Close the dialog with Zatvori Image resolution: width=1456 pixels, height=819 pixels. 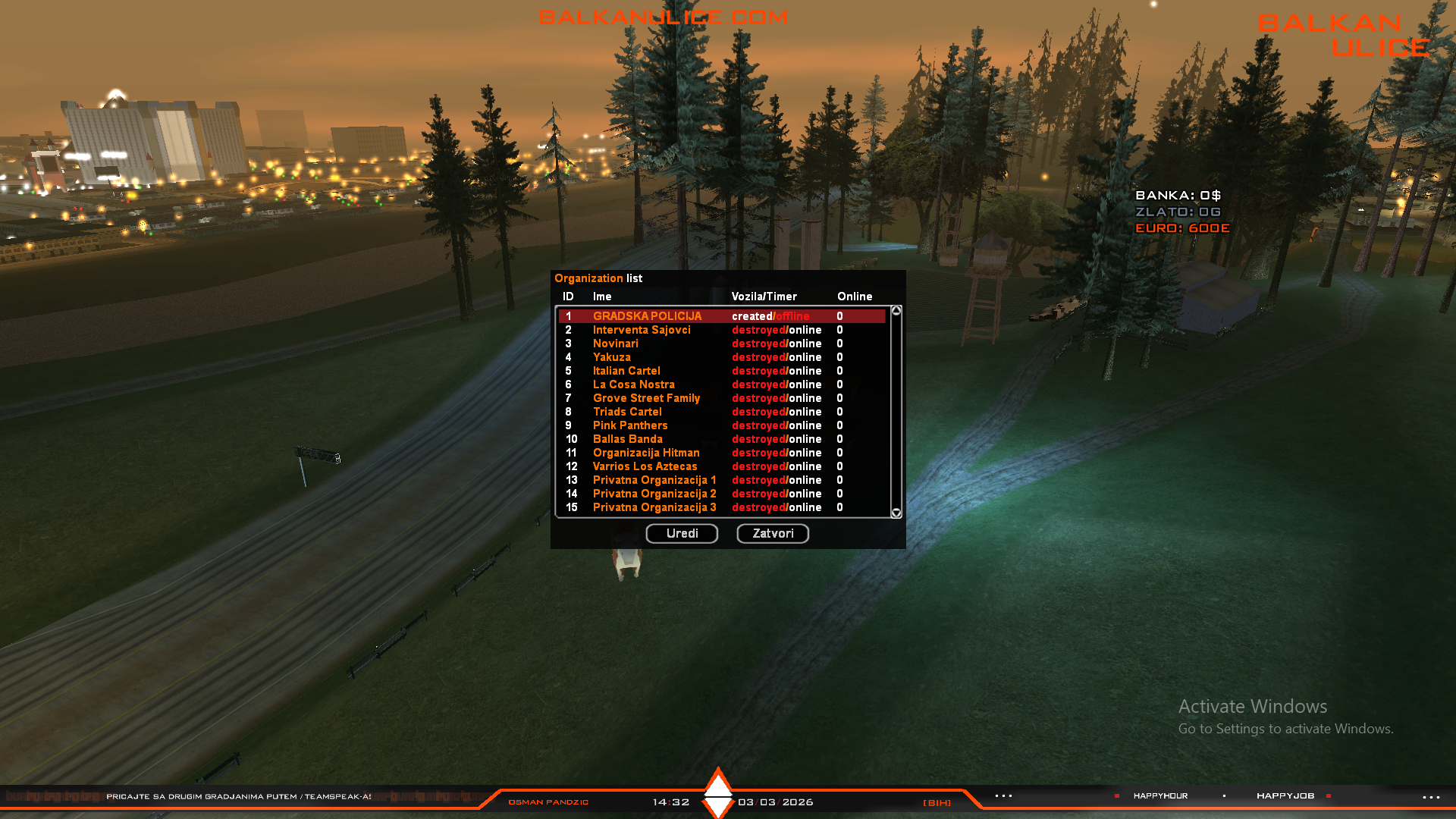[773, 533]
